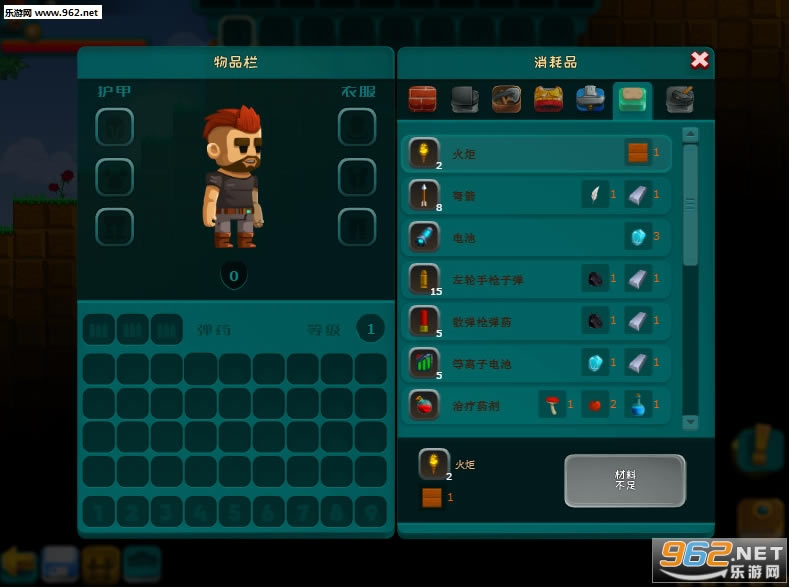Choose the frying pan tab

pyautogui.click(x=680, y=99)
